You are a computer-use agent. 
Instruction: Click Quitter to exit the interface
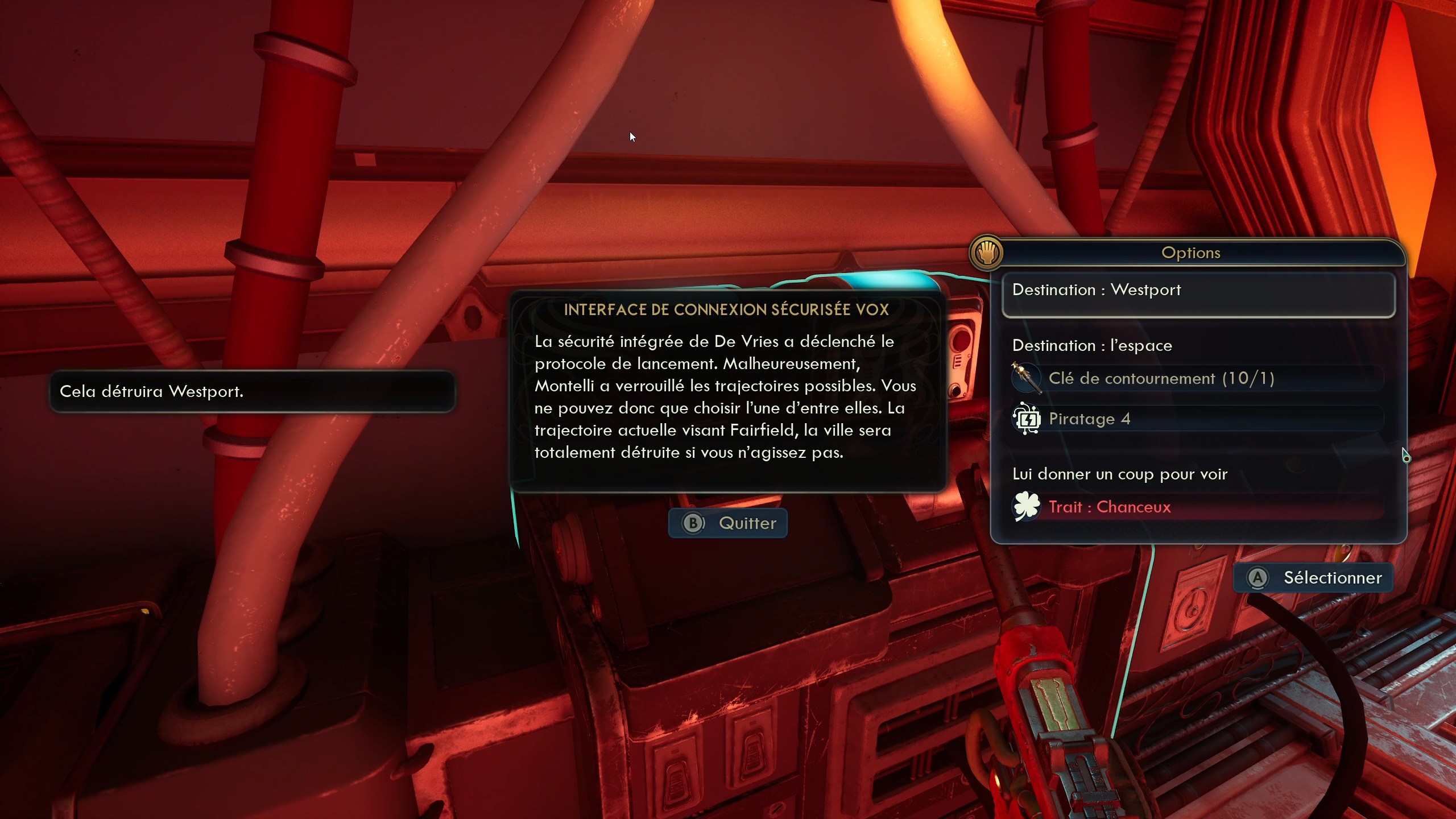(x=728, y=523)
